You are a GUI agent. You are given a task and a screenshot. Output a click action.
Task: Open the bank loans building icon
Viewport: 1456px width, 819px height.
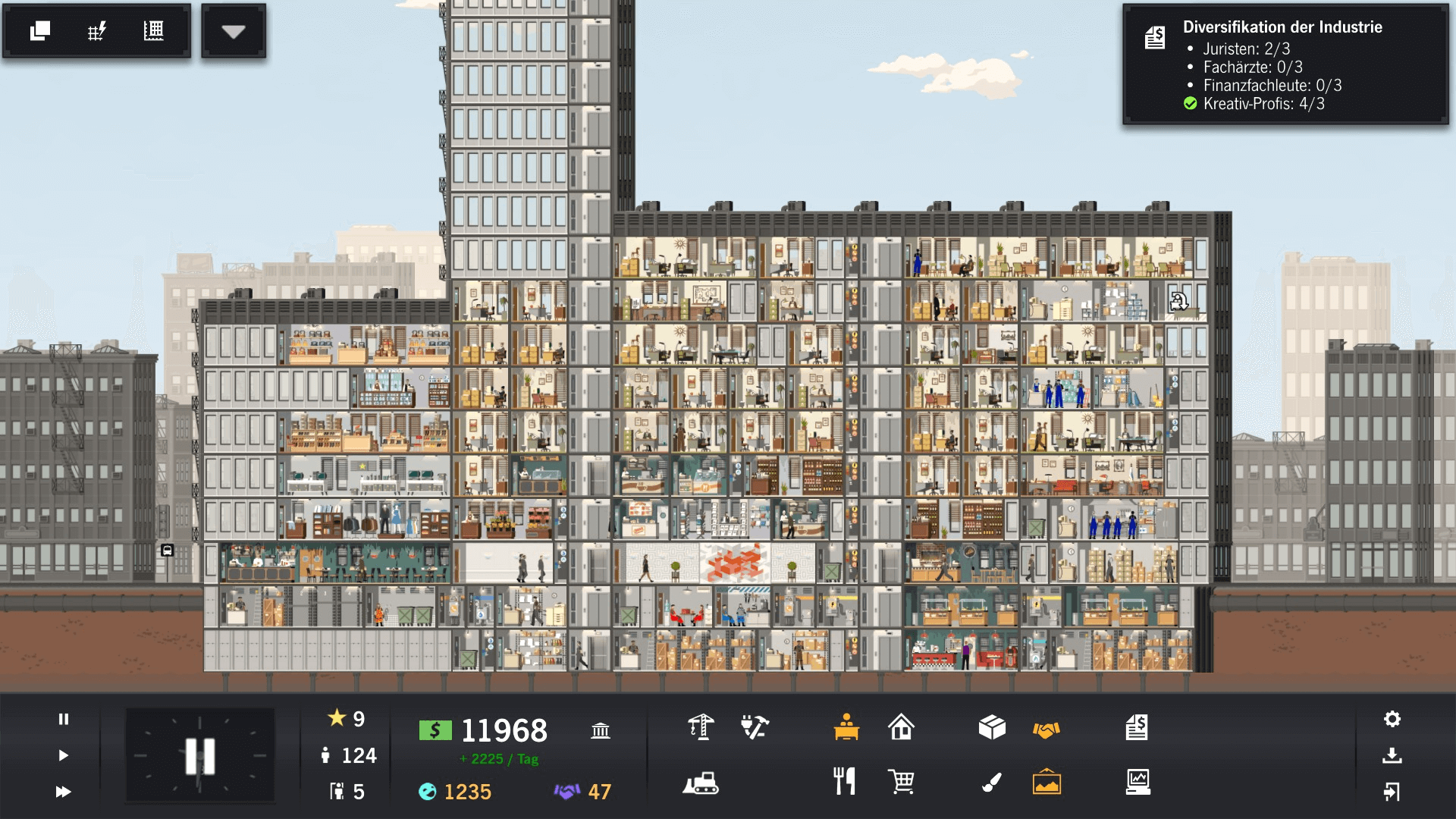(601, 730)
